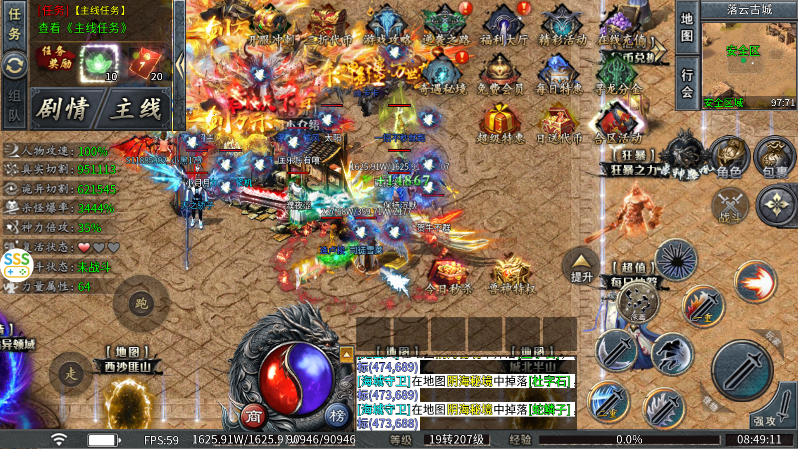
Task: Open the 行会 guild button
Action: tap(686, 82)
